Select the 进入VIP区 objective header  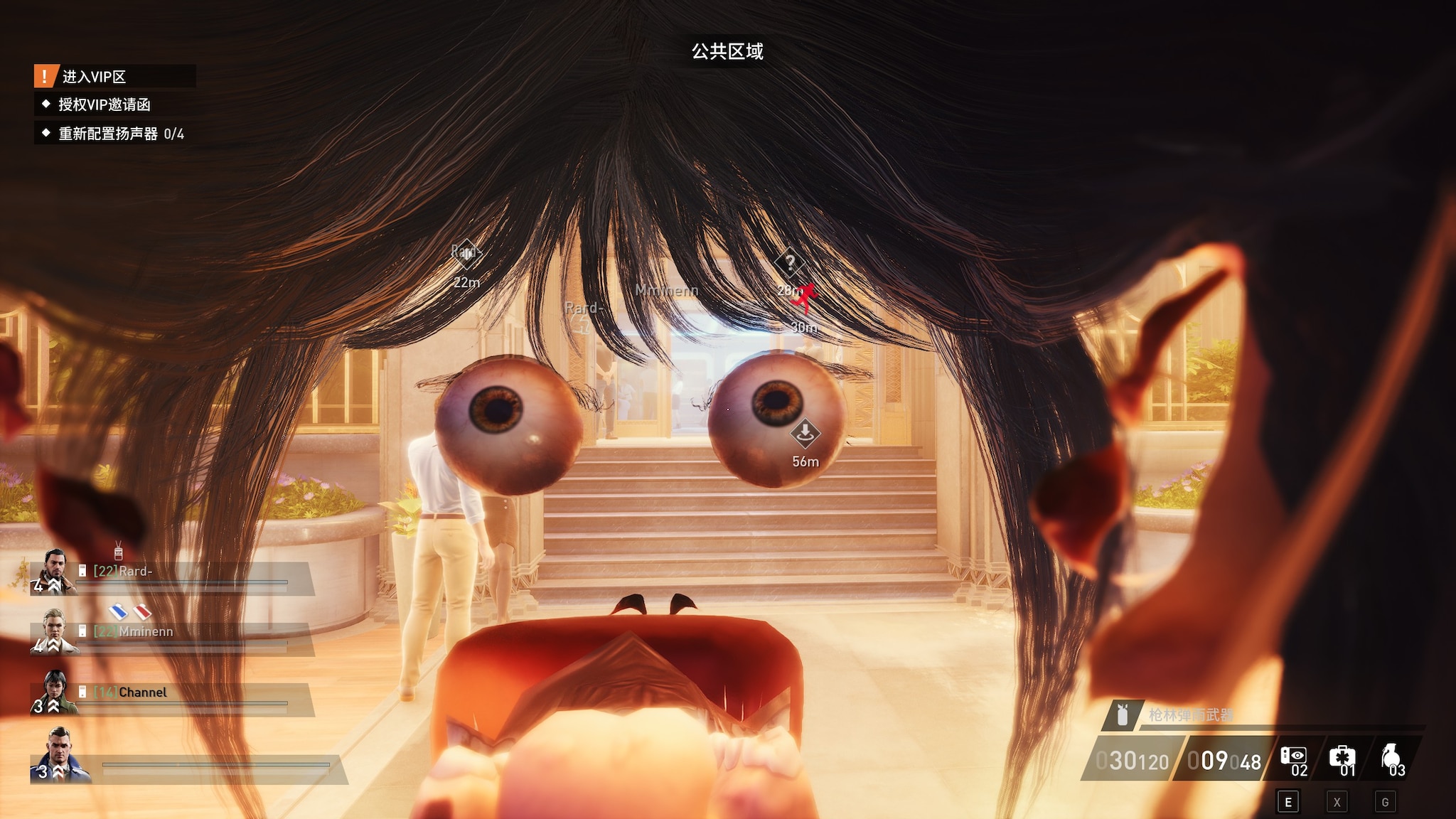click(x=93, y=76)
